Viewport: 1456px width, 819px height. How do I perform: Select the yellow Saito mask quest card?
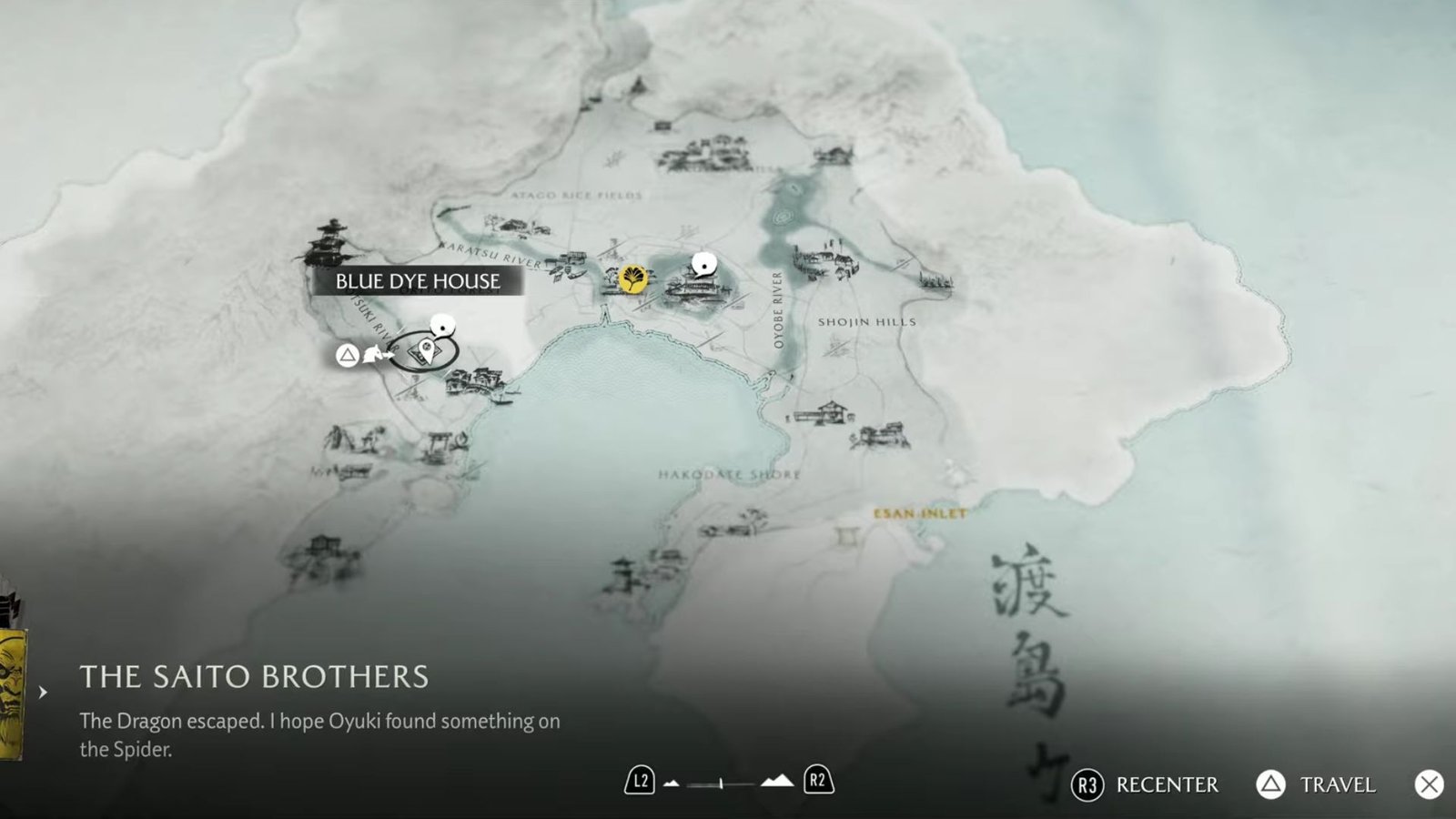tap(11, 692)
